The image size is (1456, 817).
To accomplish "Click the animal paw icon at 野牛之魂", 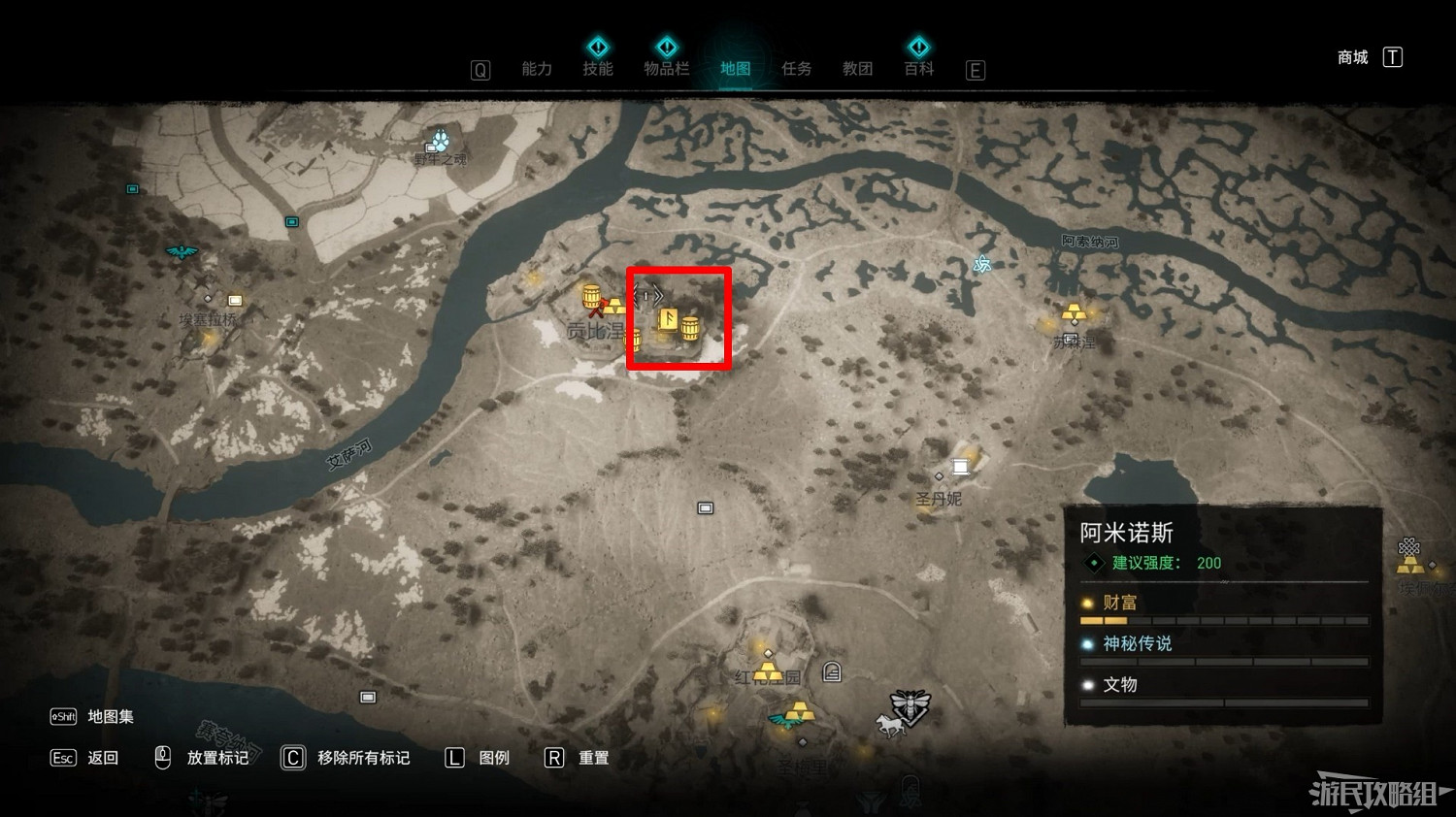I will point(443,139).
